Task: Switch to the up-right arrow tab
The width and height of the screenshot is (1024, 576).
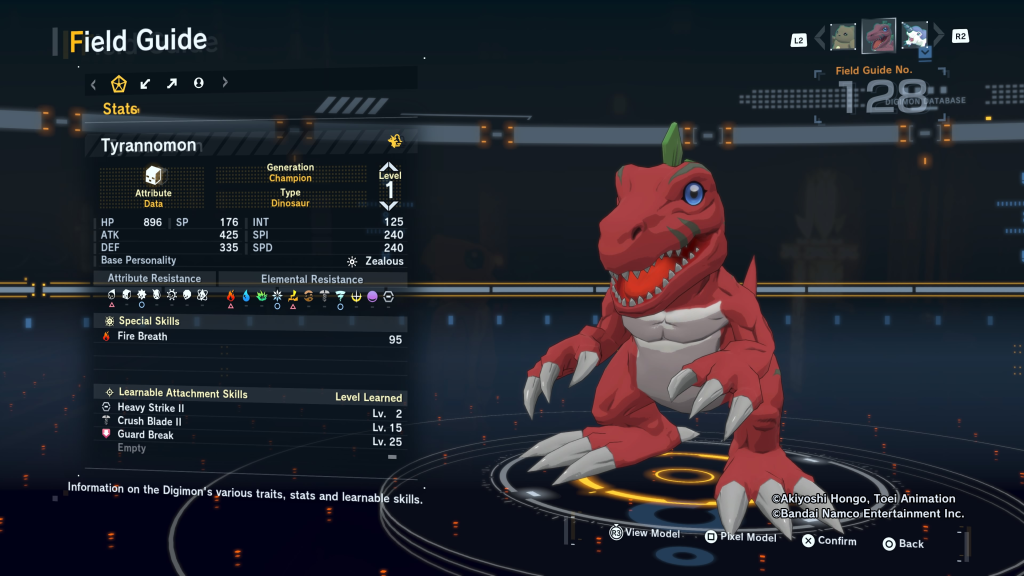Action: [172, 83]
